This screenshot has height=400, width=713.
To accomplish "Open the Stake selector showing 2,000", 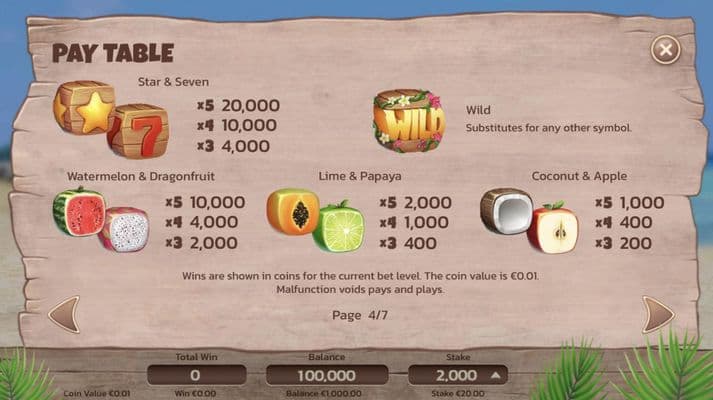I will coord(457,375).
